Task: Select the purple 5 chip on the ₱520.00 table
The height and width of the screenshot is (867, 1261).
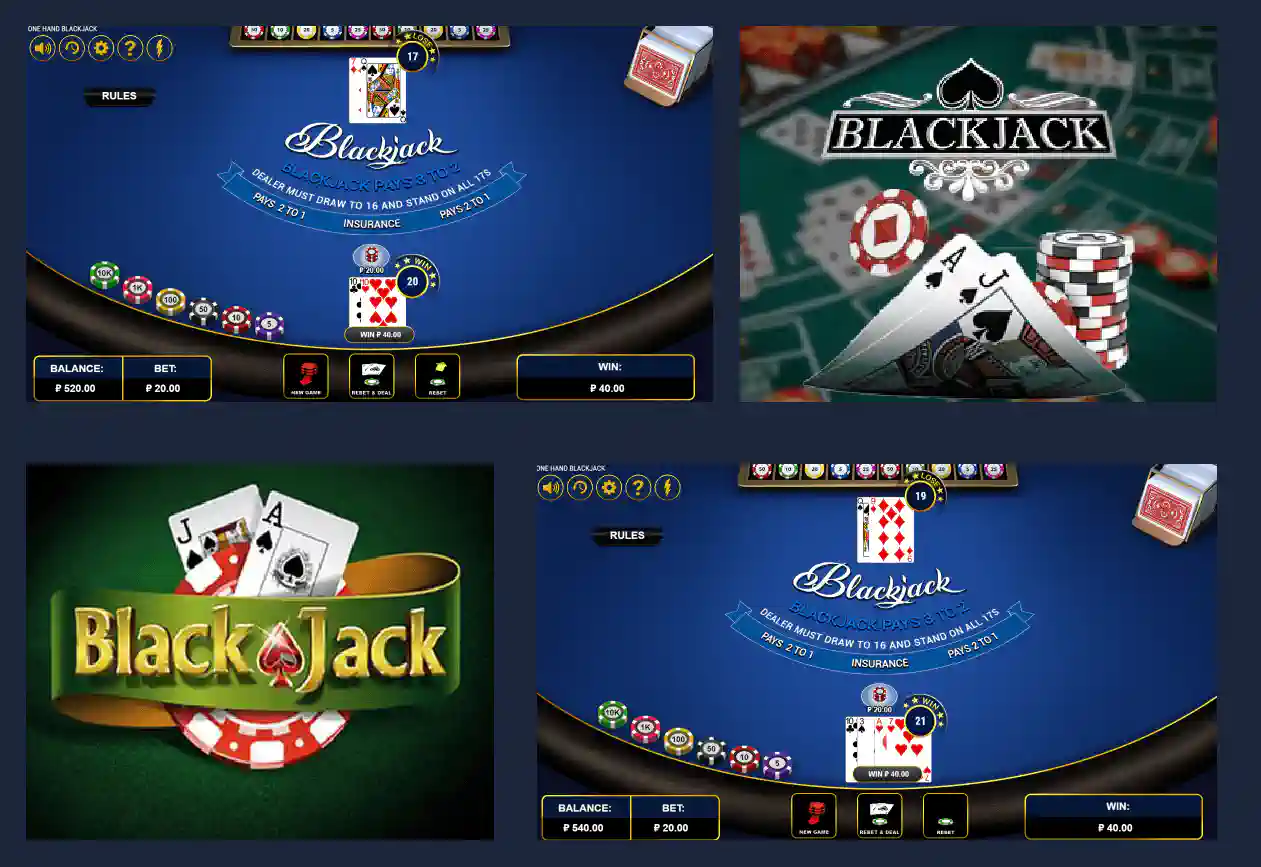Action: pyautogui.click(x=268, y=325)
